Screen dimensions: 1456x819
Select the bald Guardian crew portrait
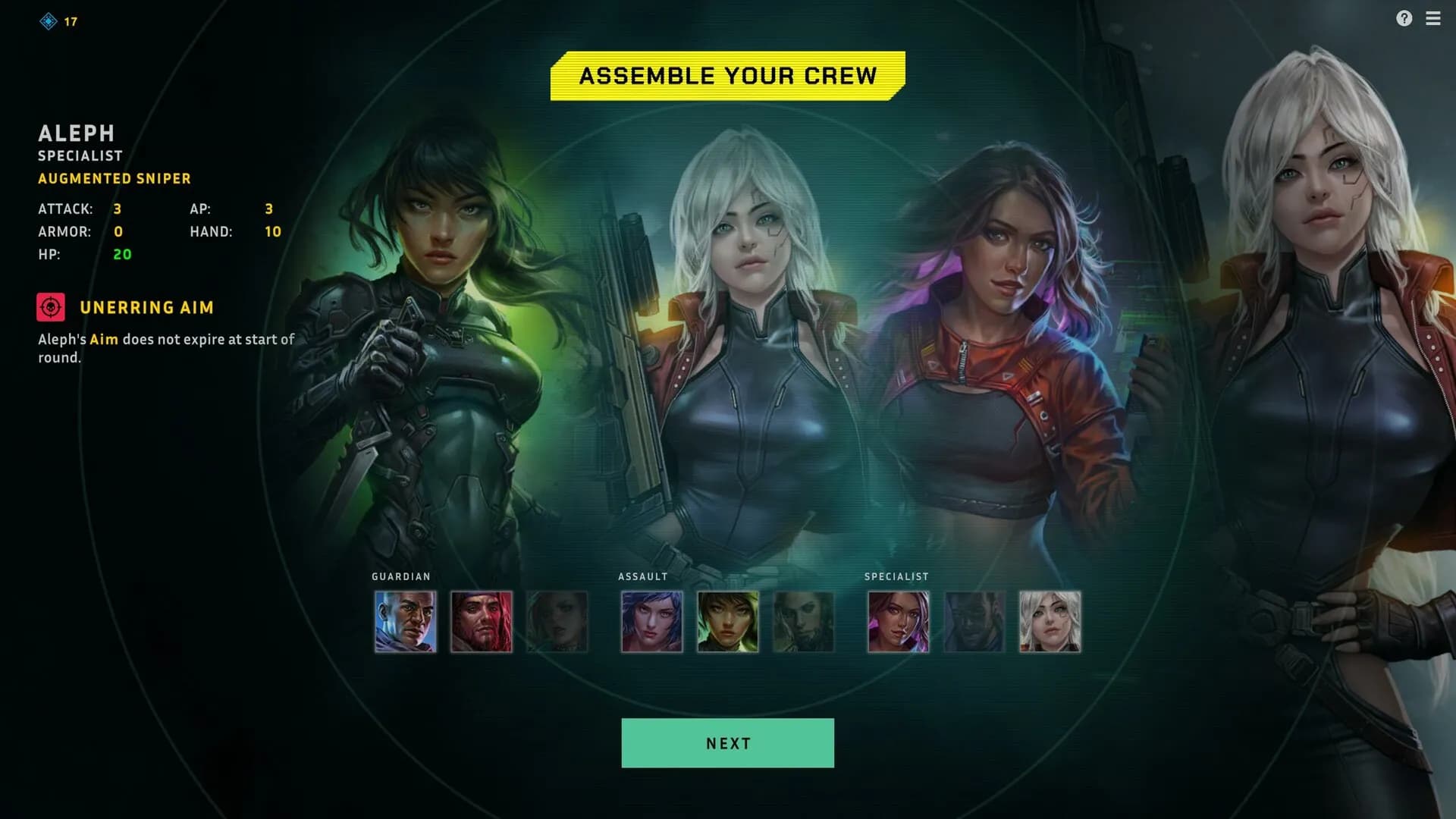[x=405, y=621]
